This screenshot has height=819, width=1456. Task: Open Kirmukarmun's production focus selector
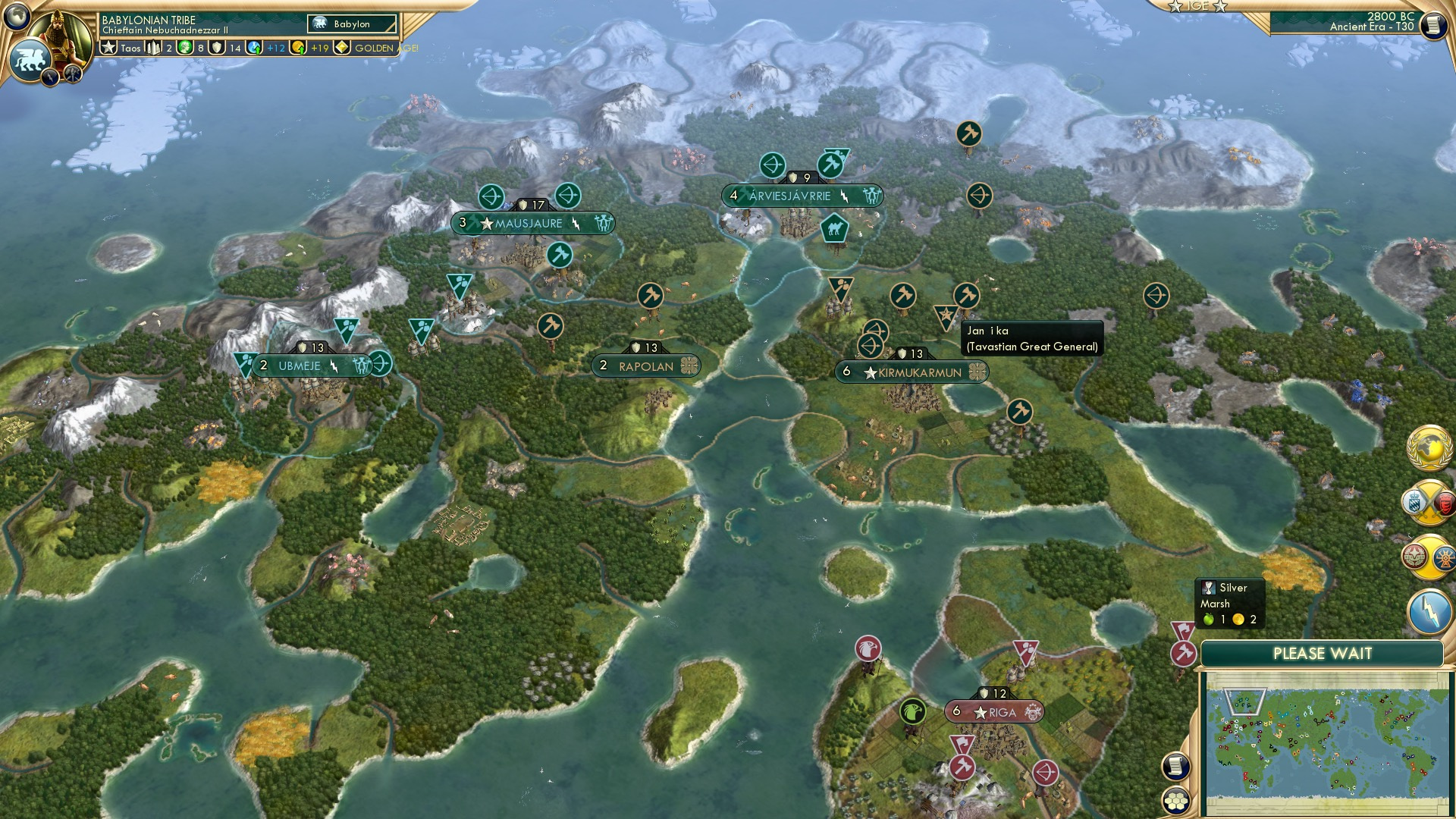(x=977, y=372)
